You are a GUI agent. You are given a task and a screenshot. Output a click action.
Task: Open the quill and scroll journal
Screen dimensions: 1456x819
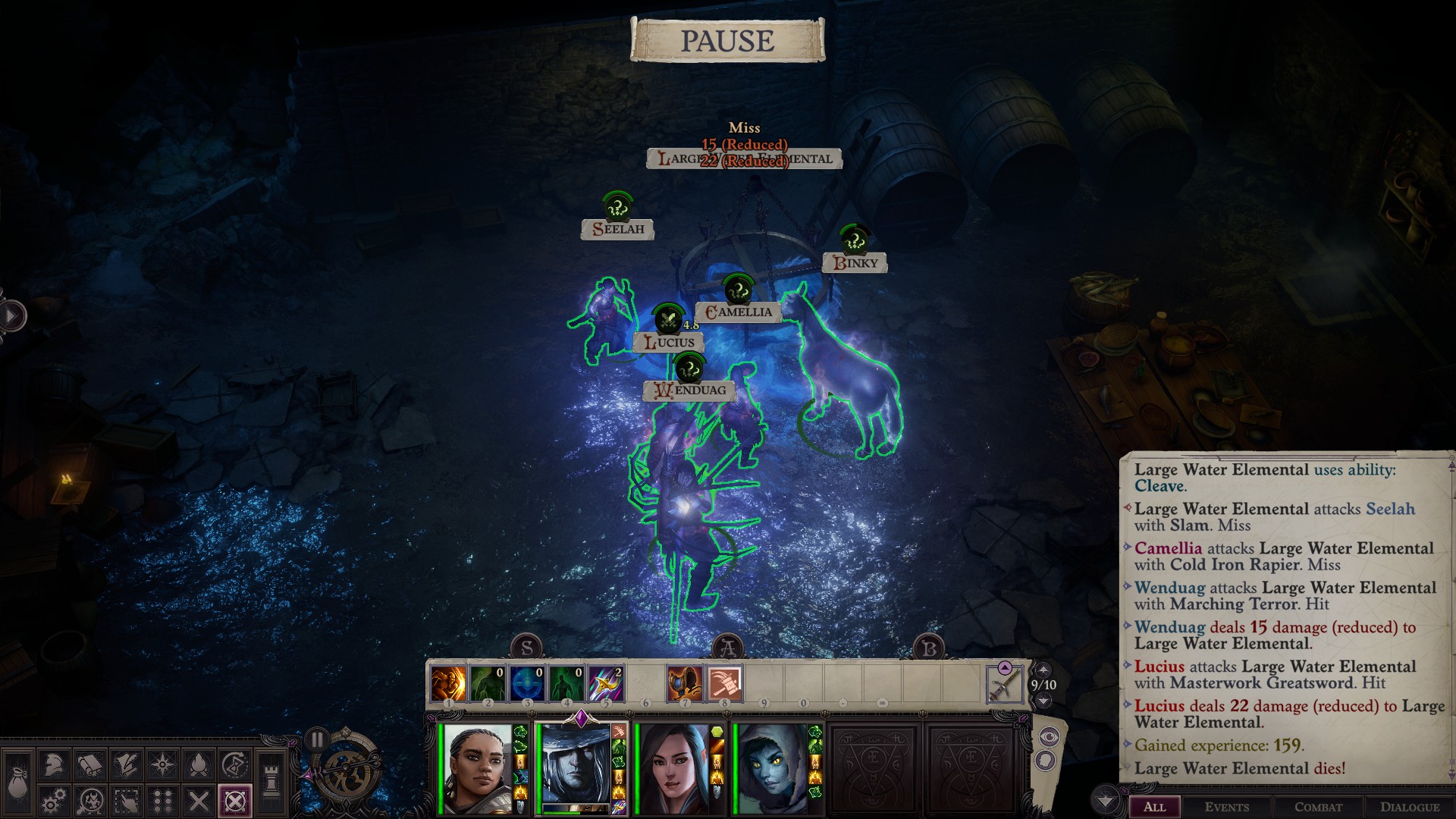tap(126, 764)
